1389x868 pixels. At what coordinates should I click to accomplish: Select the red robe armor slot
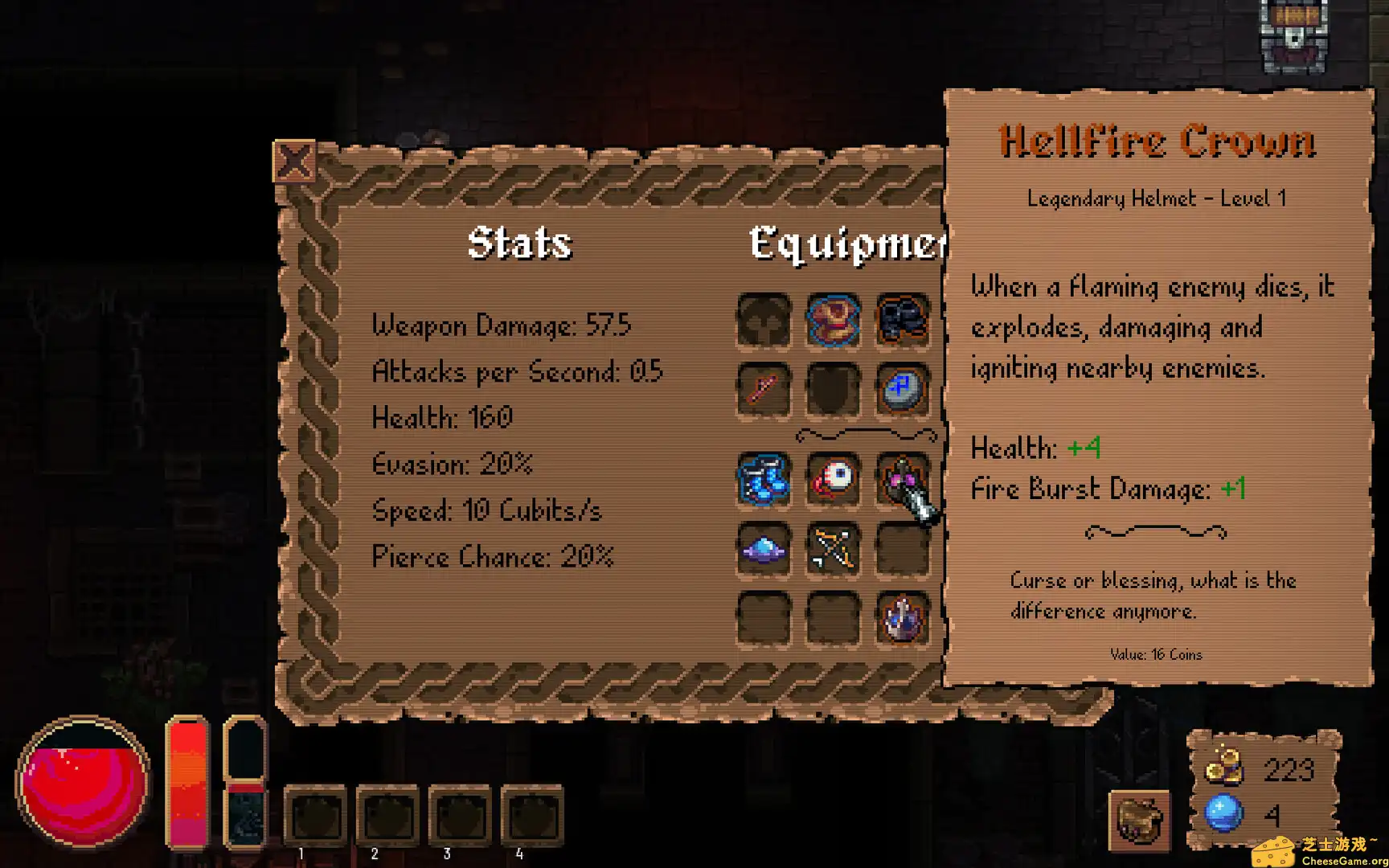click(833, 321)
